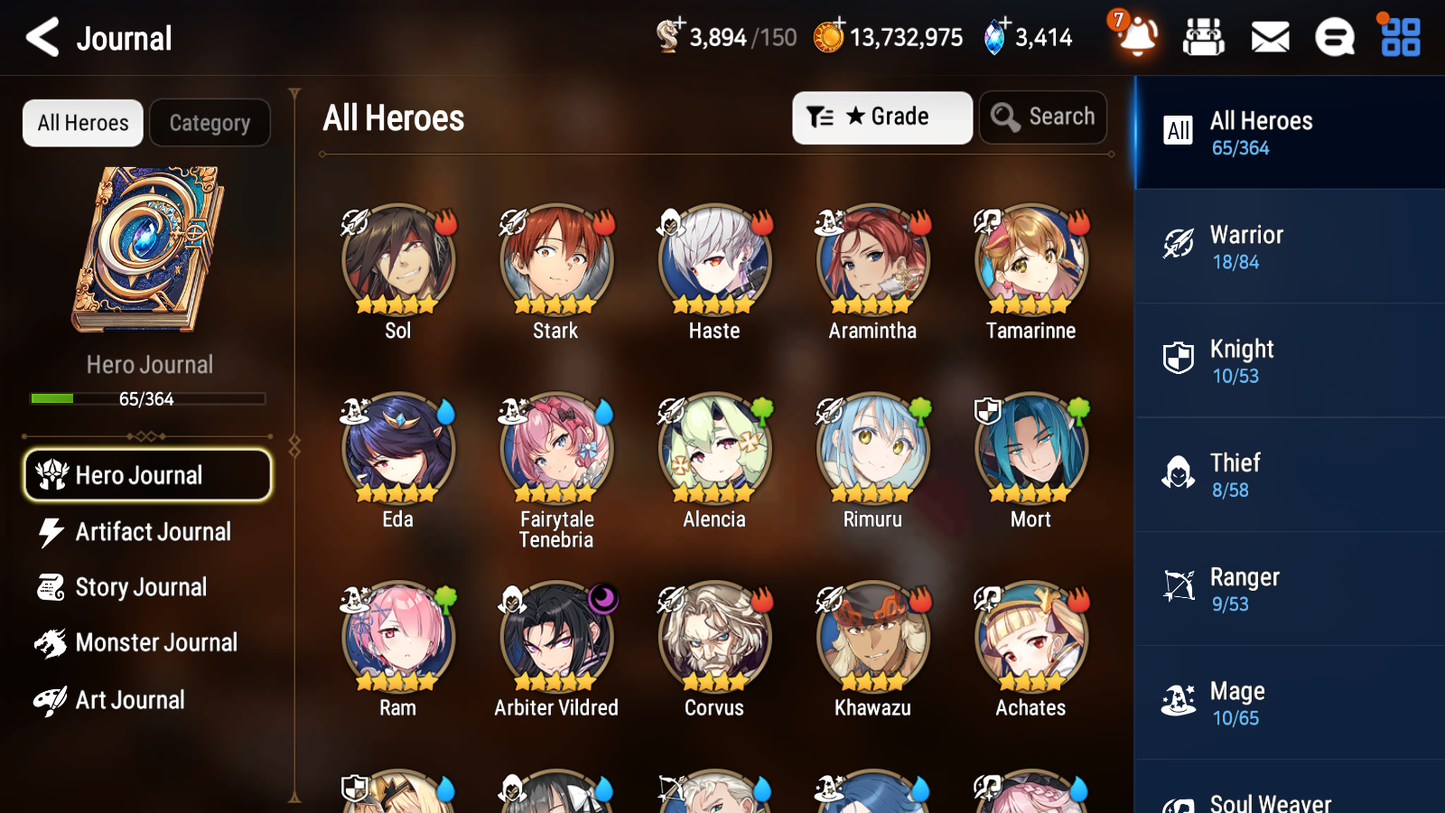Select the Knight class filter
This screenshot has height=813, width=1445.
tap(1289, 361)
